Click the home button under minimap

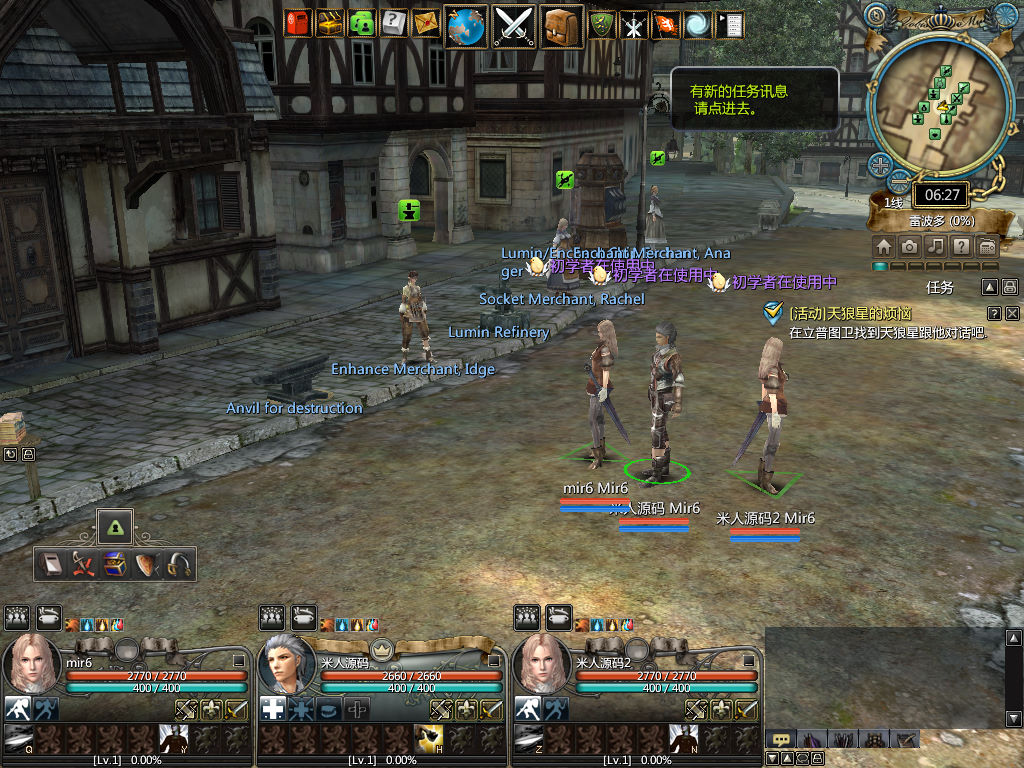tap(884, 246)
